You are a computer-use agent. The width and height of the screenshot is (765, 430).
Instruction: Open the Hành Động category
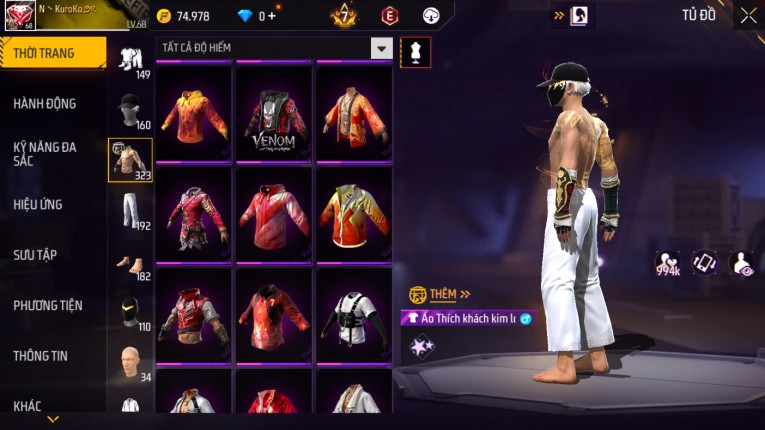point(45,103)
